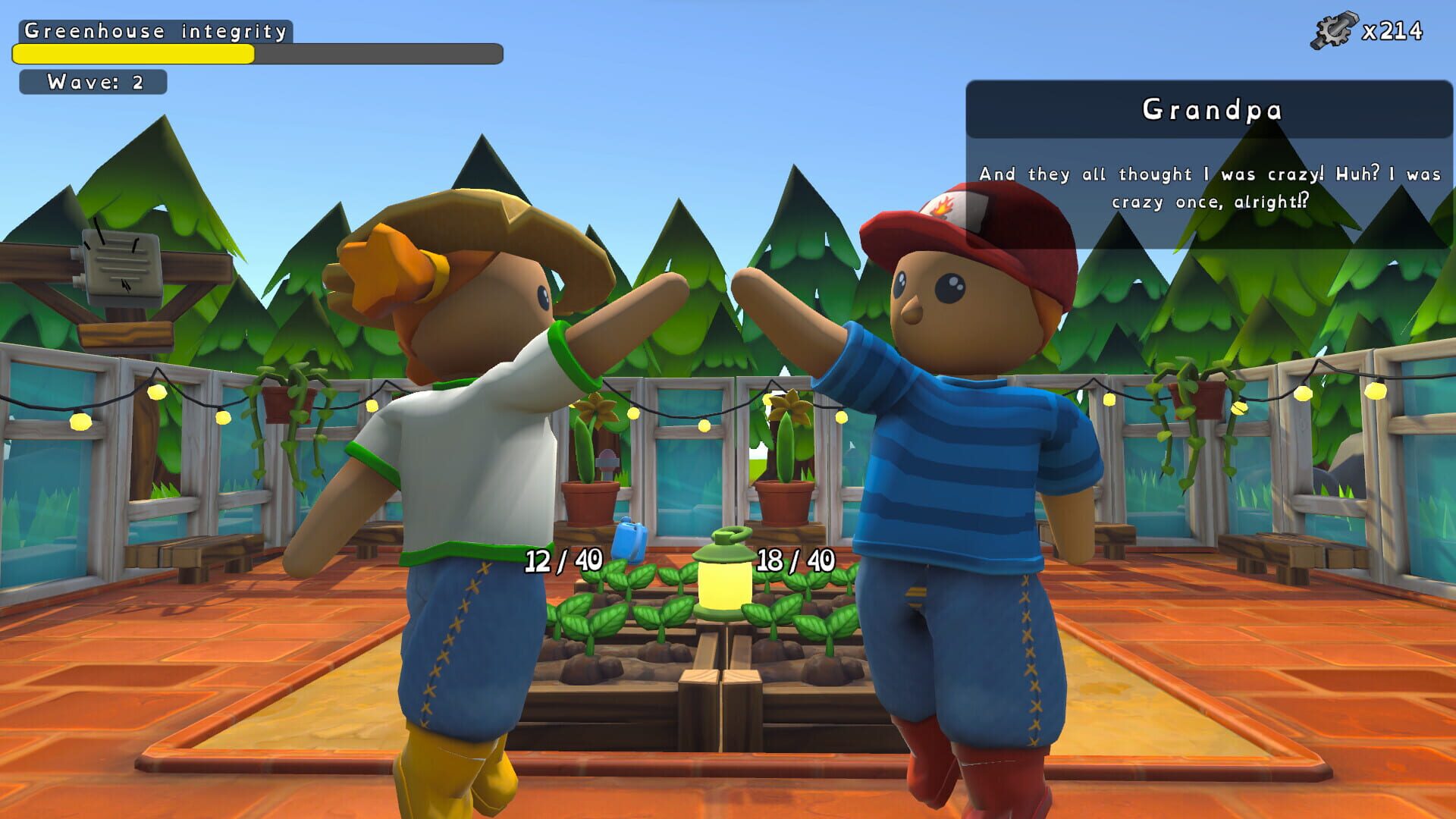Open the Wave: 2 panel for details

(93, 83)
